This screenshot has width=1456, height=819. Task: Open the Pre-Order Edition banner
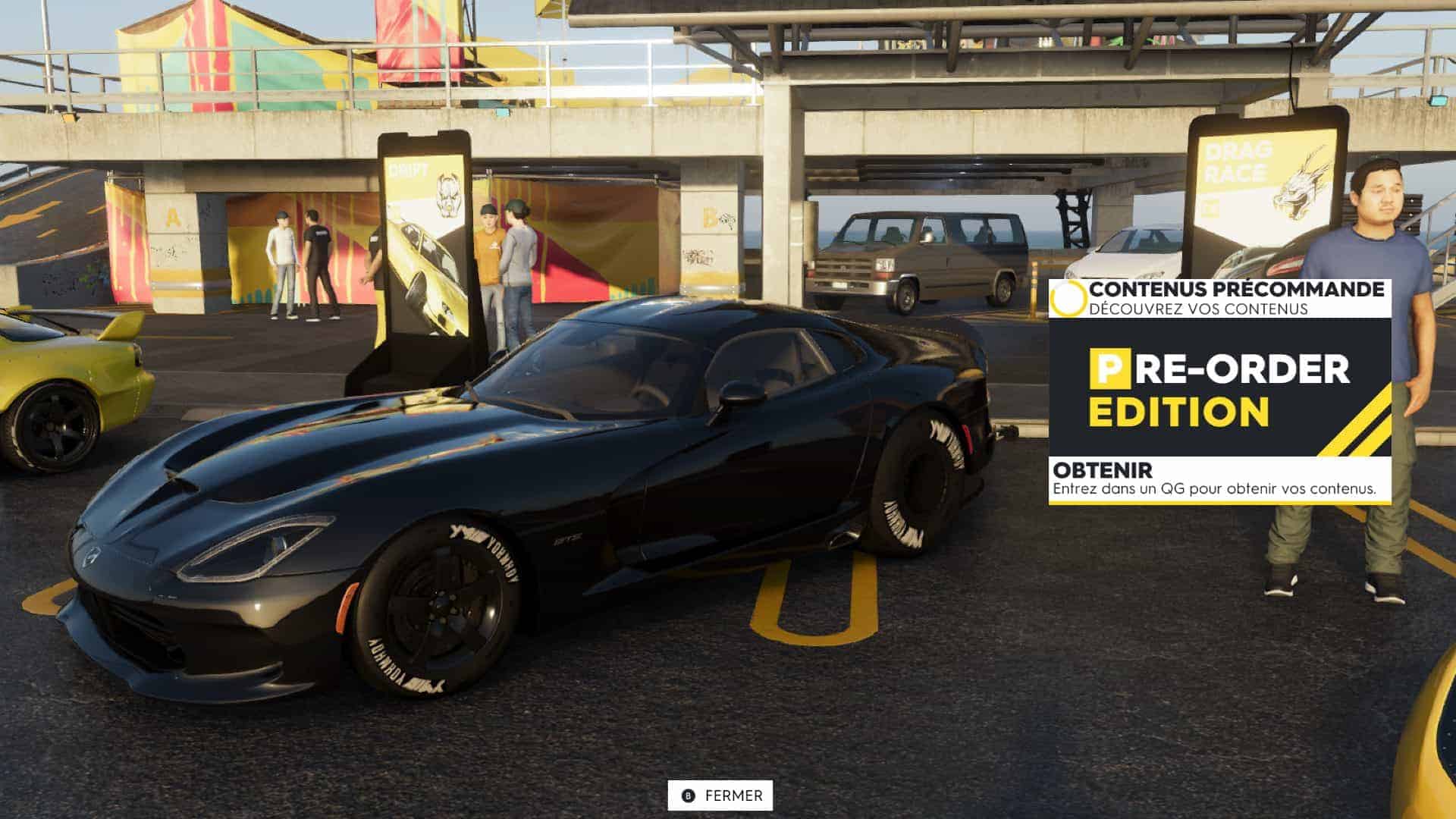[1219, 388]
